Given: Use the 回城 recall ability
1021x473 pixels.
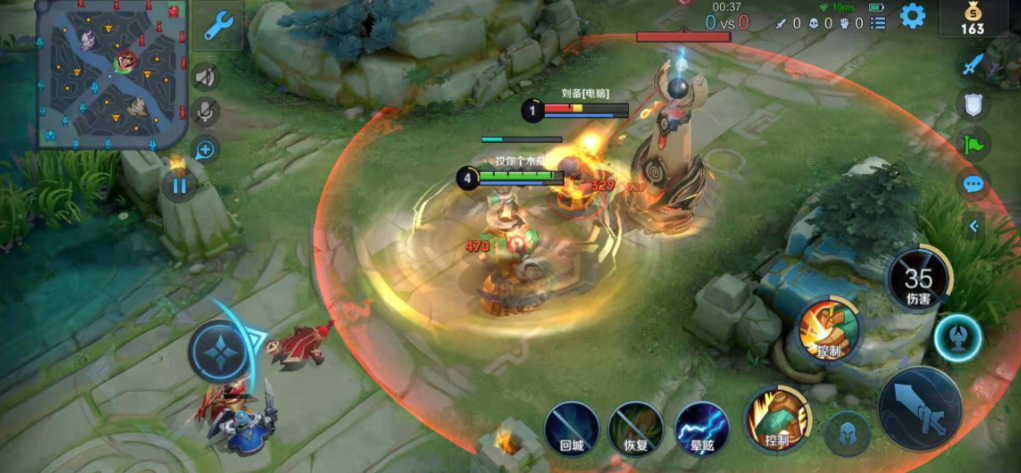Looking at the screenshot, I should point(572,429).
